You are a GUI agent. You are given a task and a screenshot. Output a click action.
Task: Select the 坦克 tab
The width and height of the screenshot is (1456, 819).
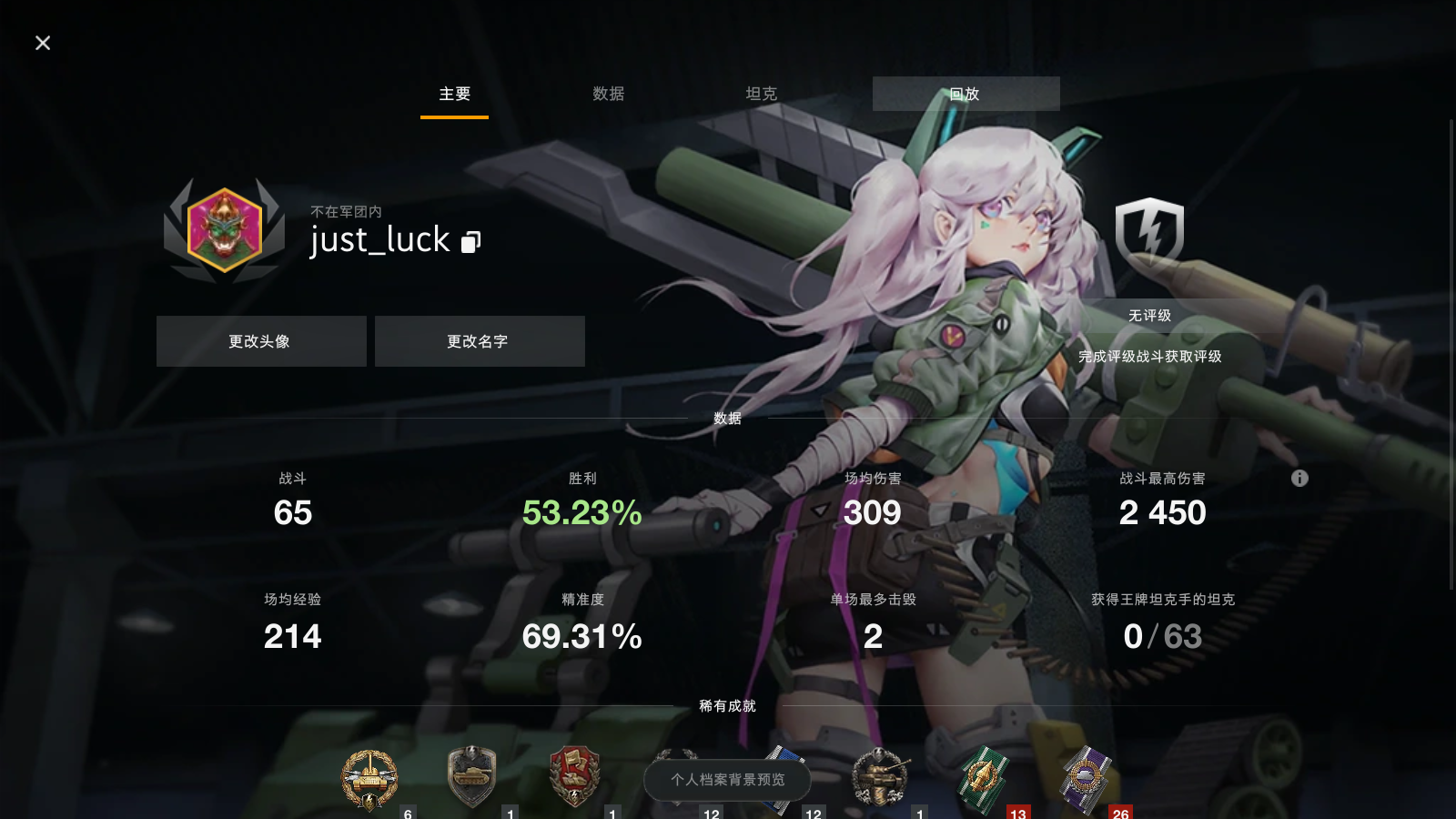point(761,94)
